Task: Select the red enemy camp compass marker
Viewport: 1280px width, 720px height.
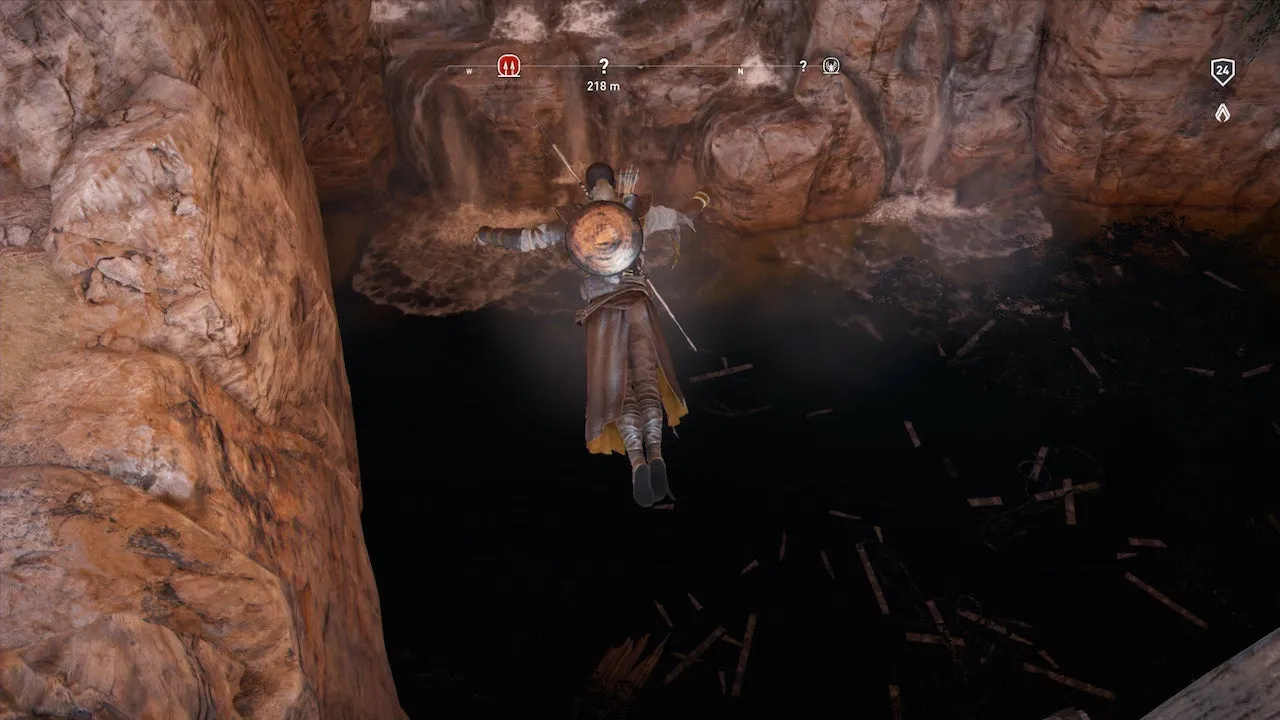Action: [x=507, y=67]
